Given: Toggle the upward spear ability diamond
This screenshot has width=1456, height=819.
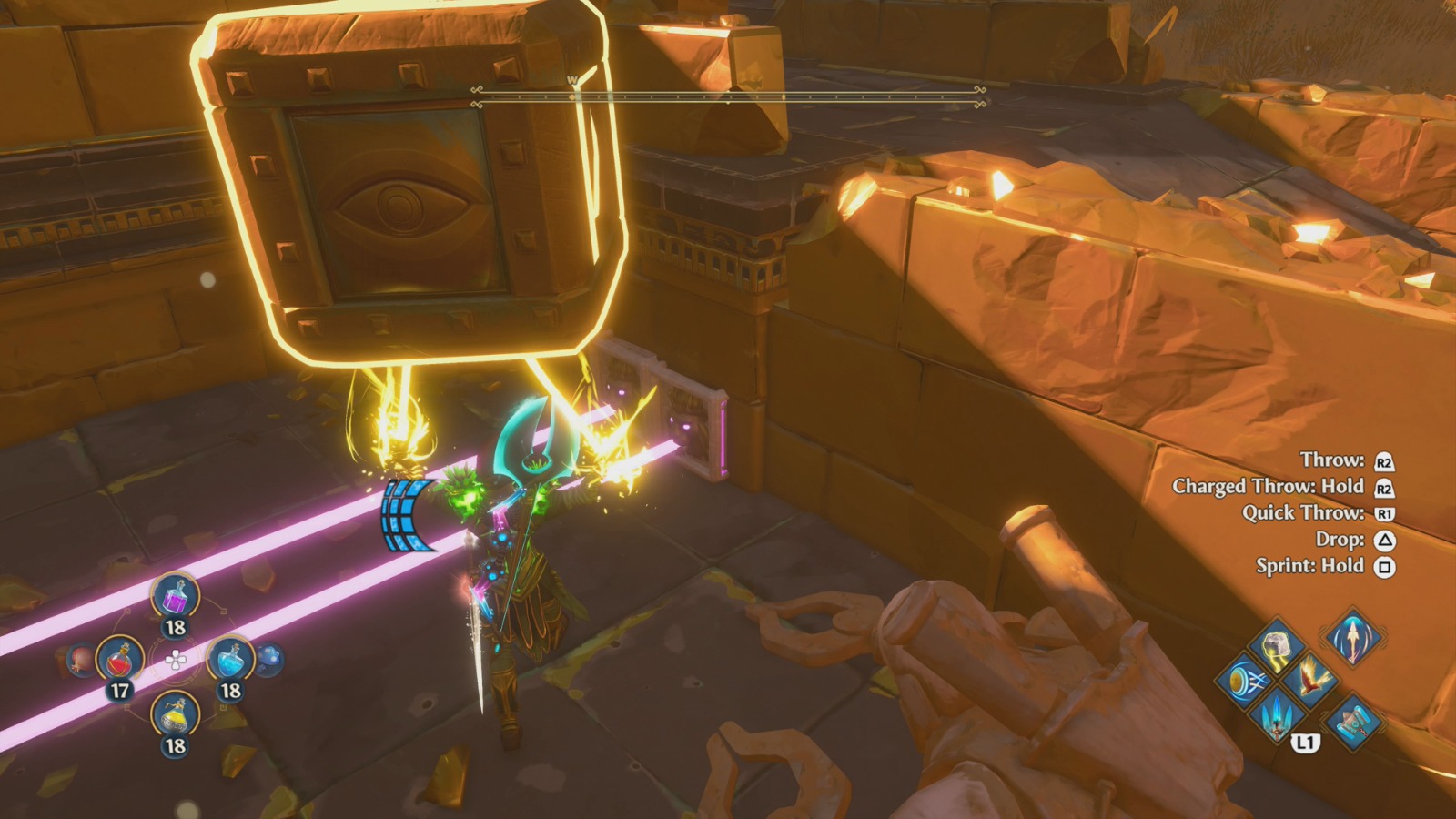Looking at the screenshot, I should click(1352, 639).
